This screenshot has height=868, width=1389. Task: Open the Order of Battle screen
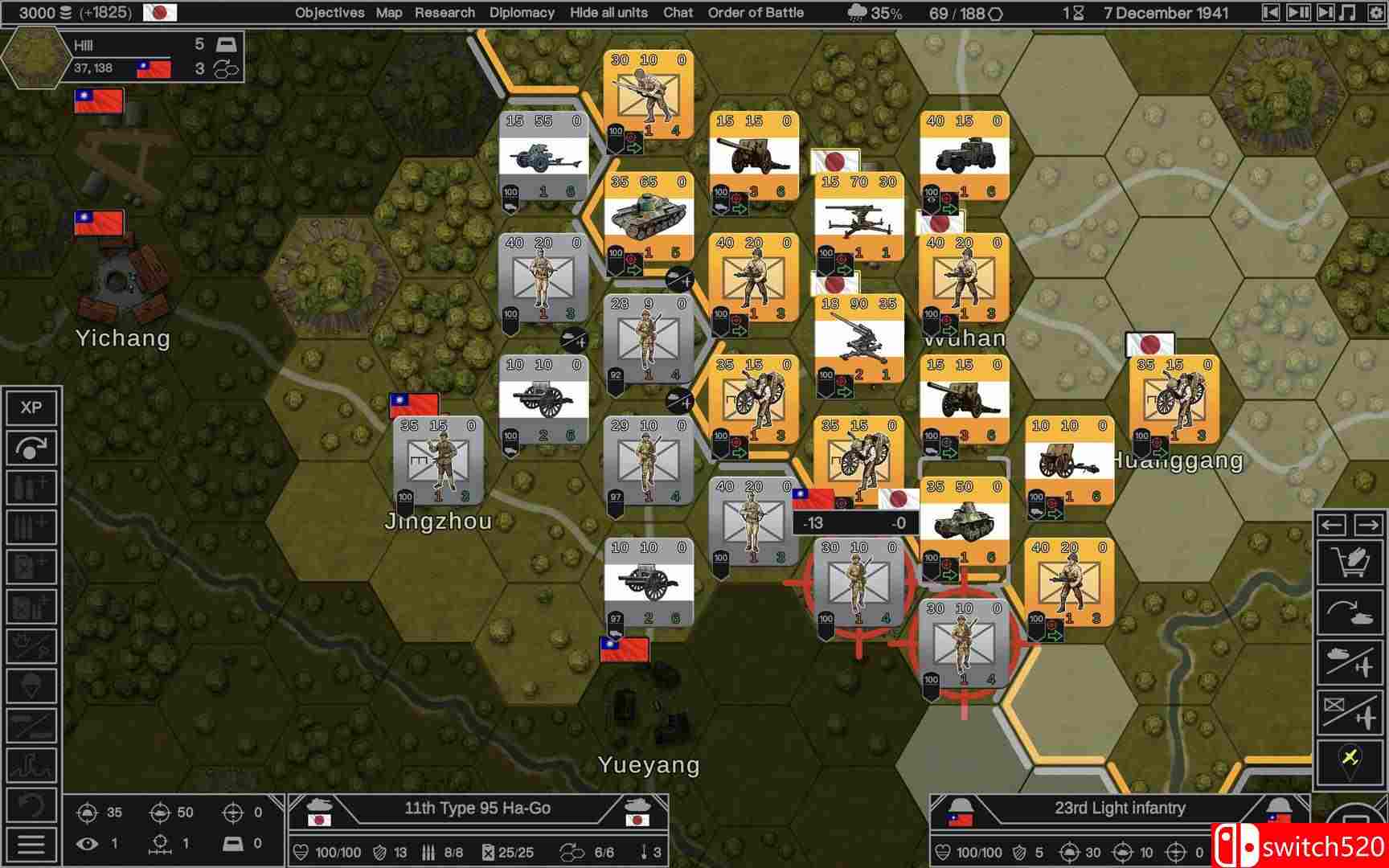756,12
